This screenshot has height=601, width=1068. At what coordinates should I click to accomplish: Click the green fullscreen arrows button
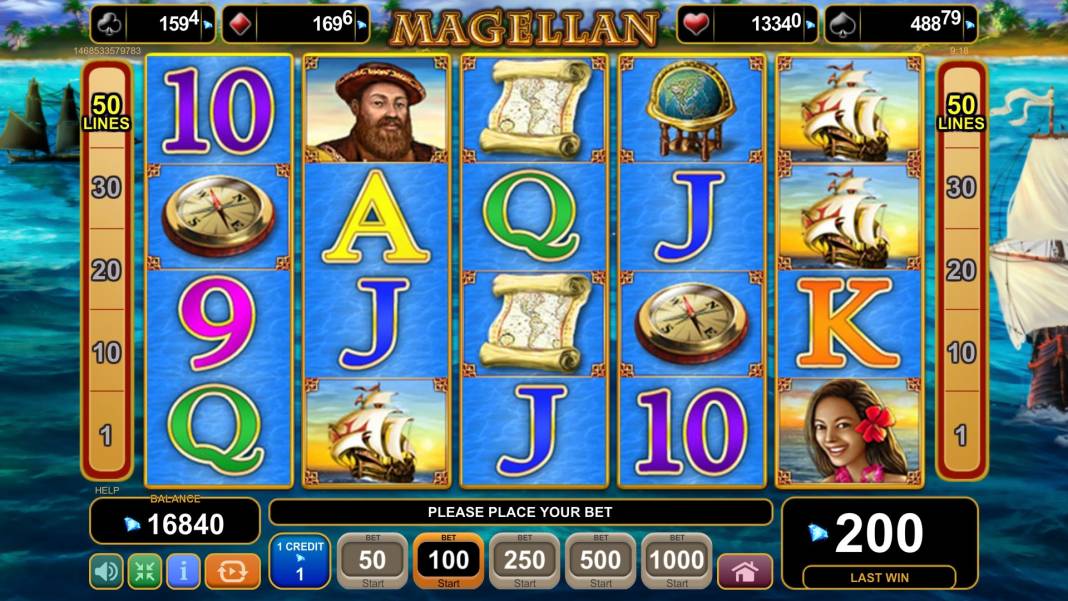144,571
